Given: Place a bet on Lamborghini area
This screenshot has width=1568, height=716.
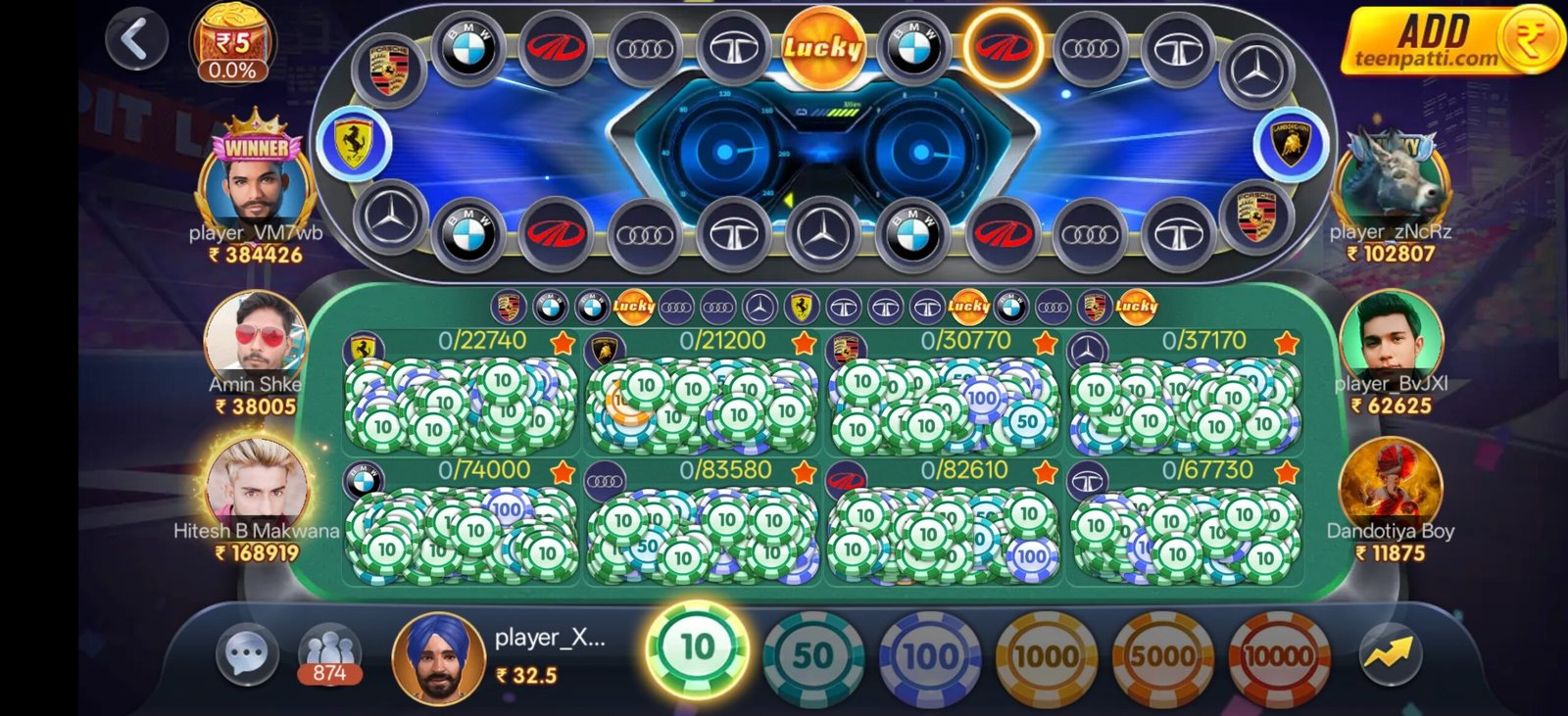Looking at the screenshot, I should (702, 402).
